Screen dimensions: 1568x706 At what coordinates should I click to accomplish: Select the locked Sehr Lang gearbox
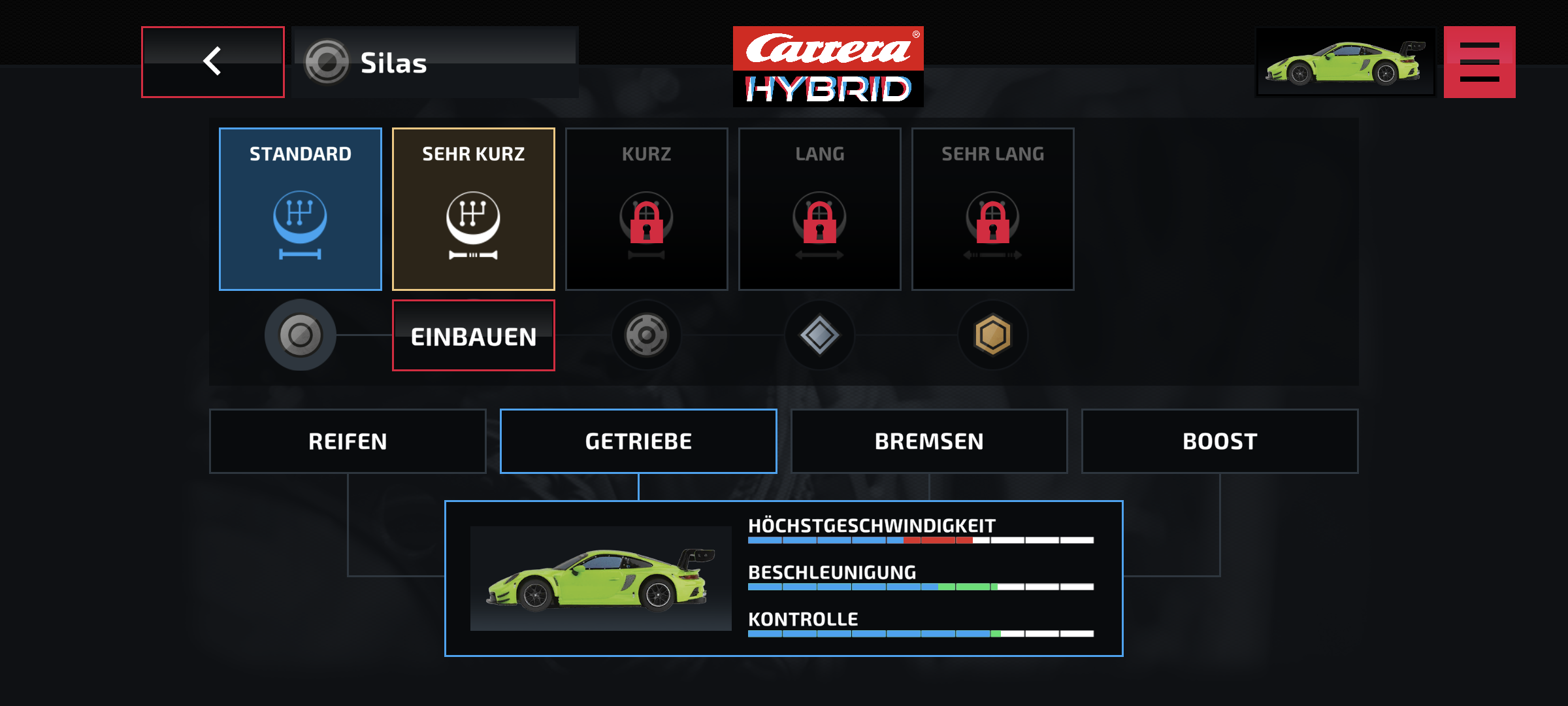tap(993, 209)
